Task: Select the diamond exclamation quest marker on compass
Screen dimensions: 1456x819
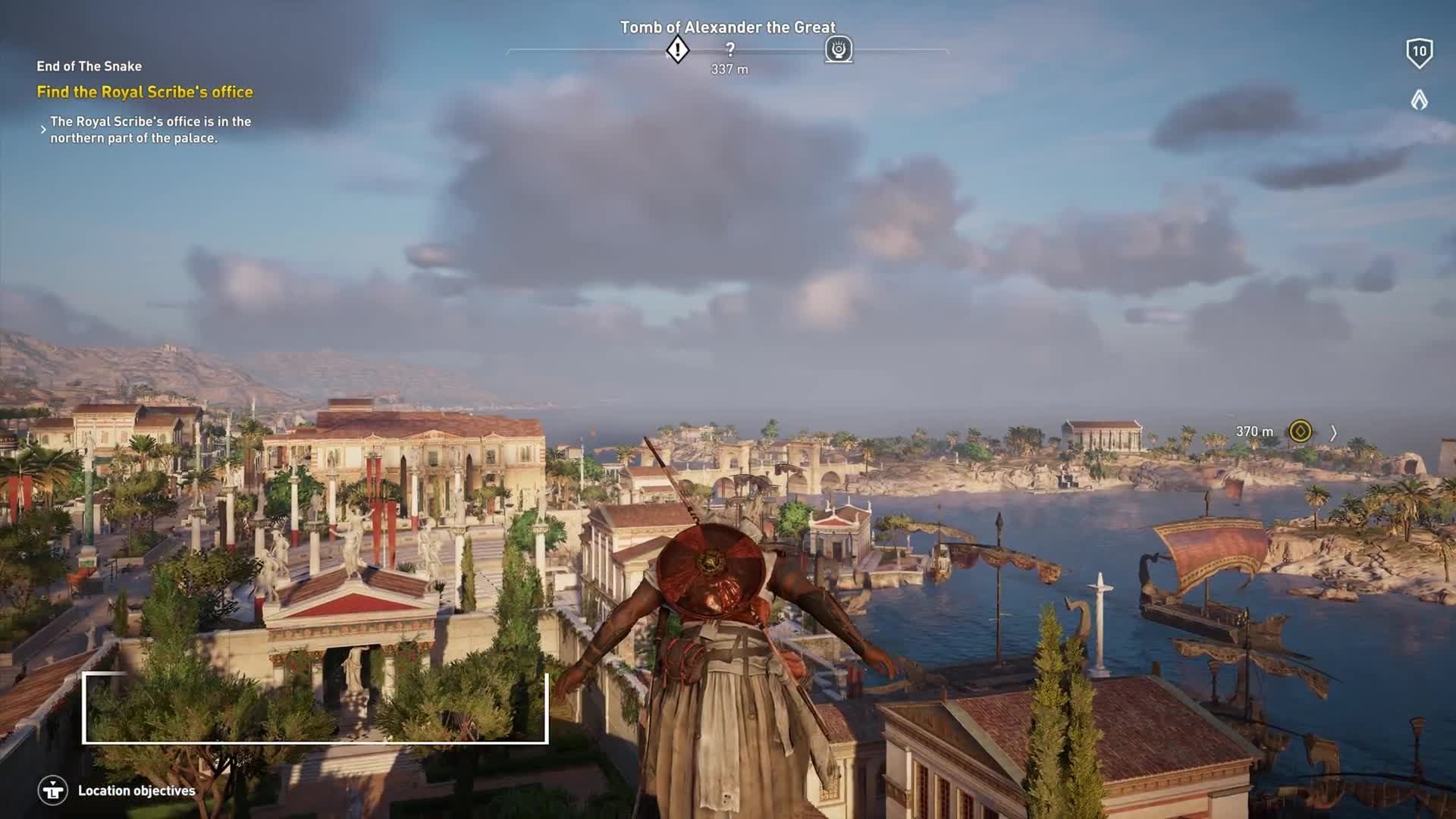Action: [677, 51]
